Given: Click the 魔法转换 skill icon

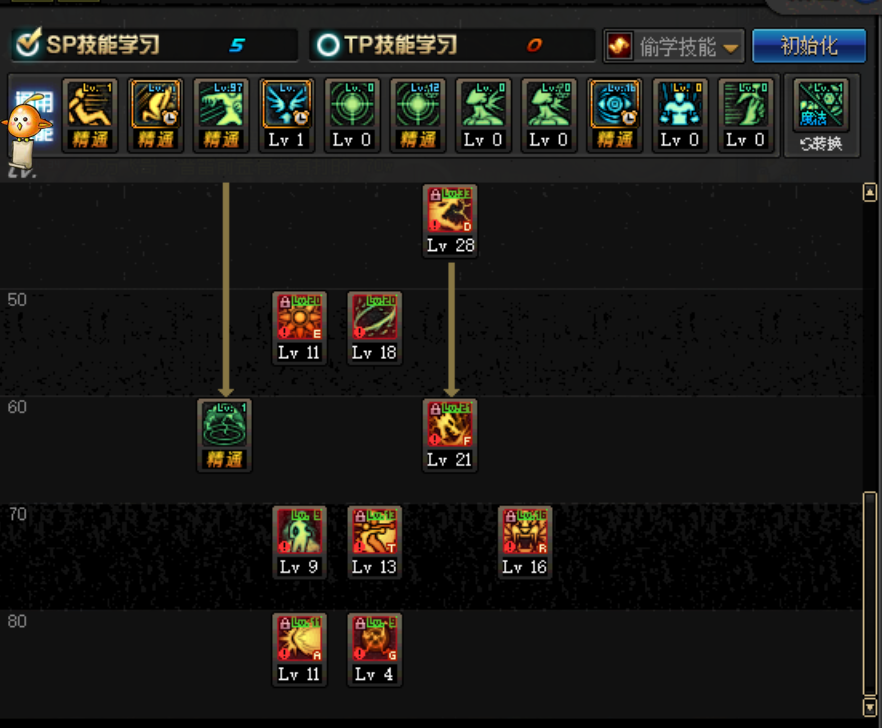Looking at the screenshot, I should tap(820, 107).
